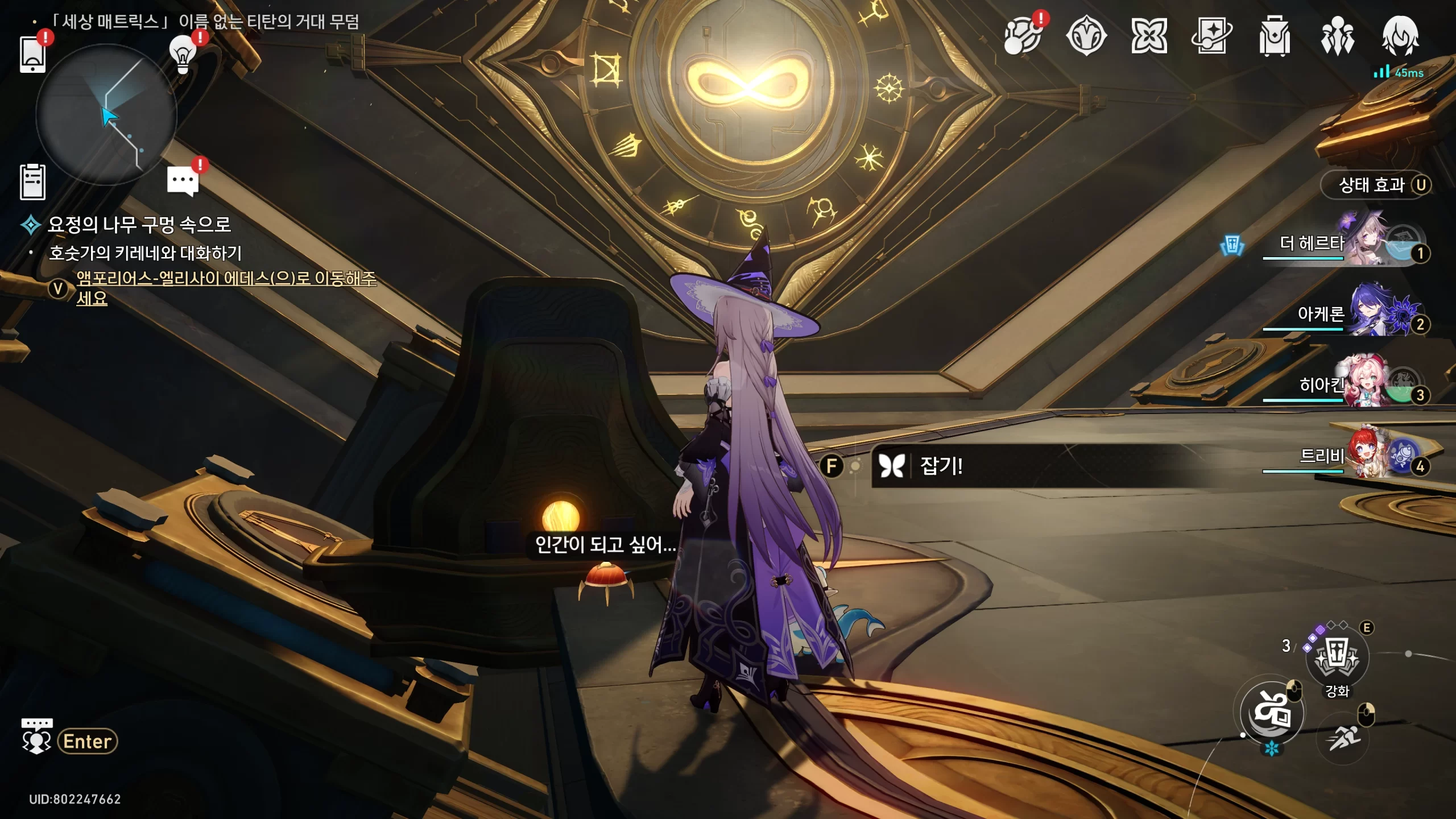Open the round shield-emblem icon in top bar
The width and height of the screenshot is (1456, 819).
[x=1086, y=36]
